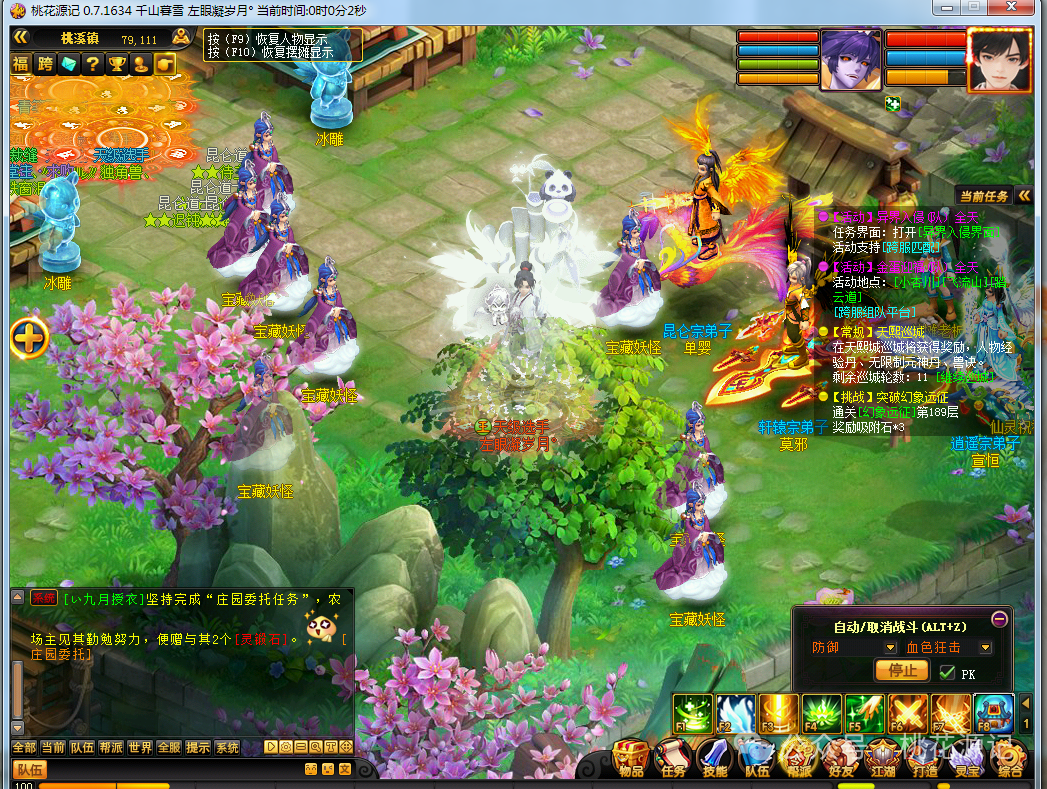Open the 打造 crafting menu
Viewport: 1047px width, 789px height.
925,756
